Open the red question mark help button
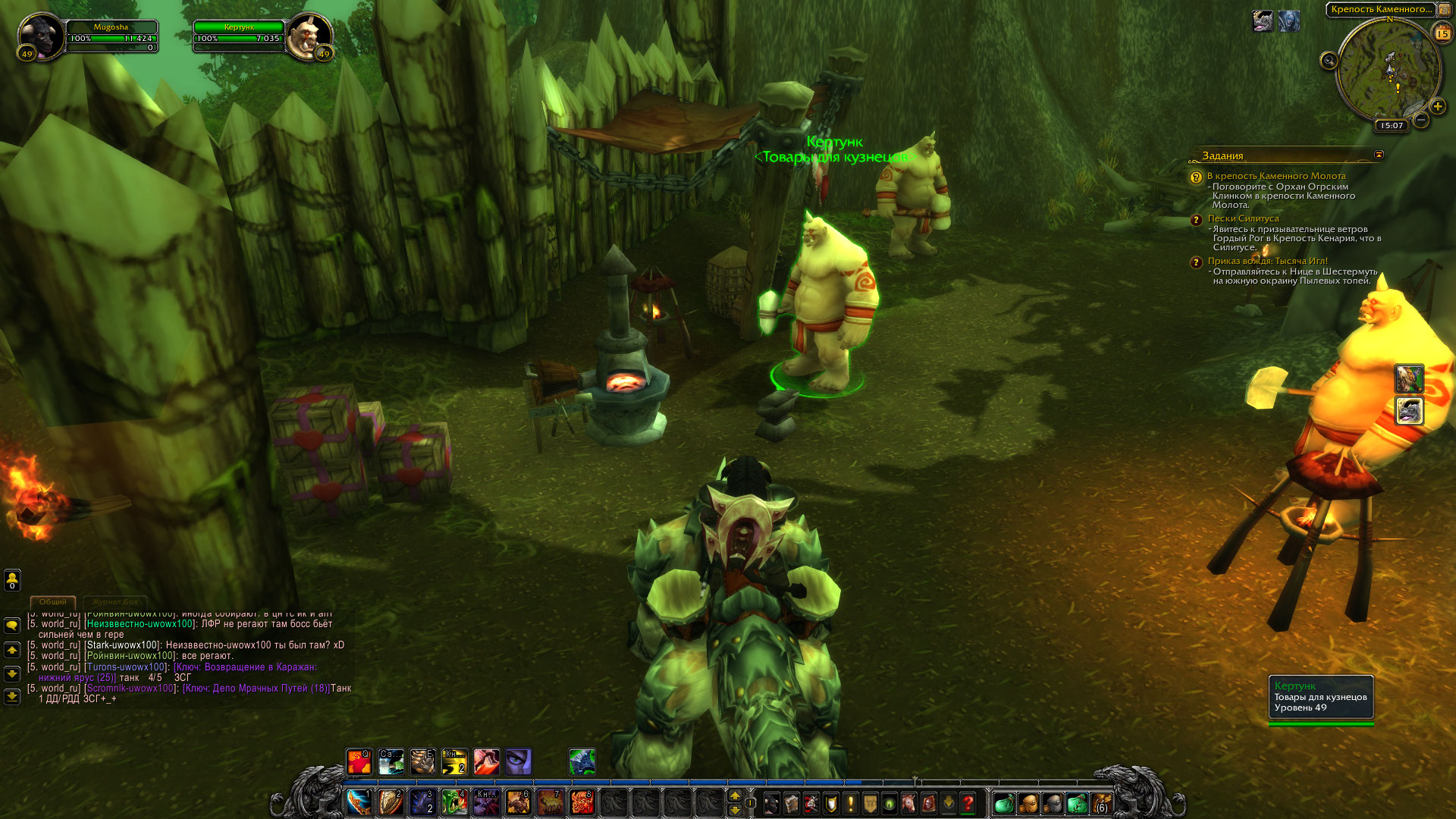Image resolution: width=1456 pixels, height=819 pixels. (968, 803)
